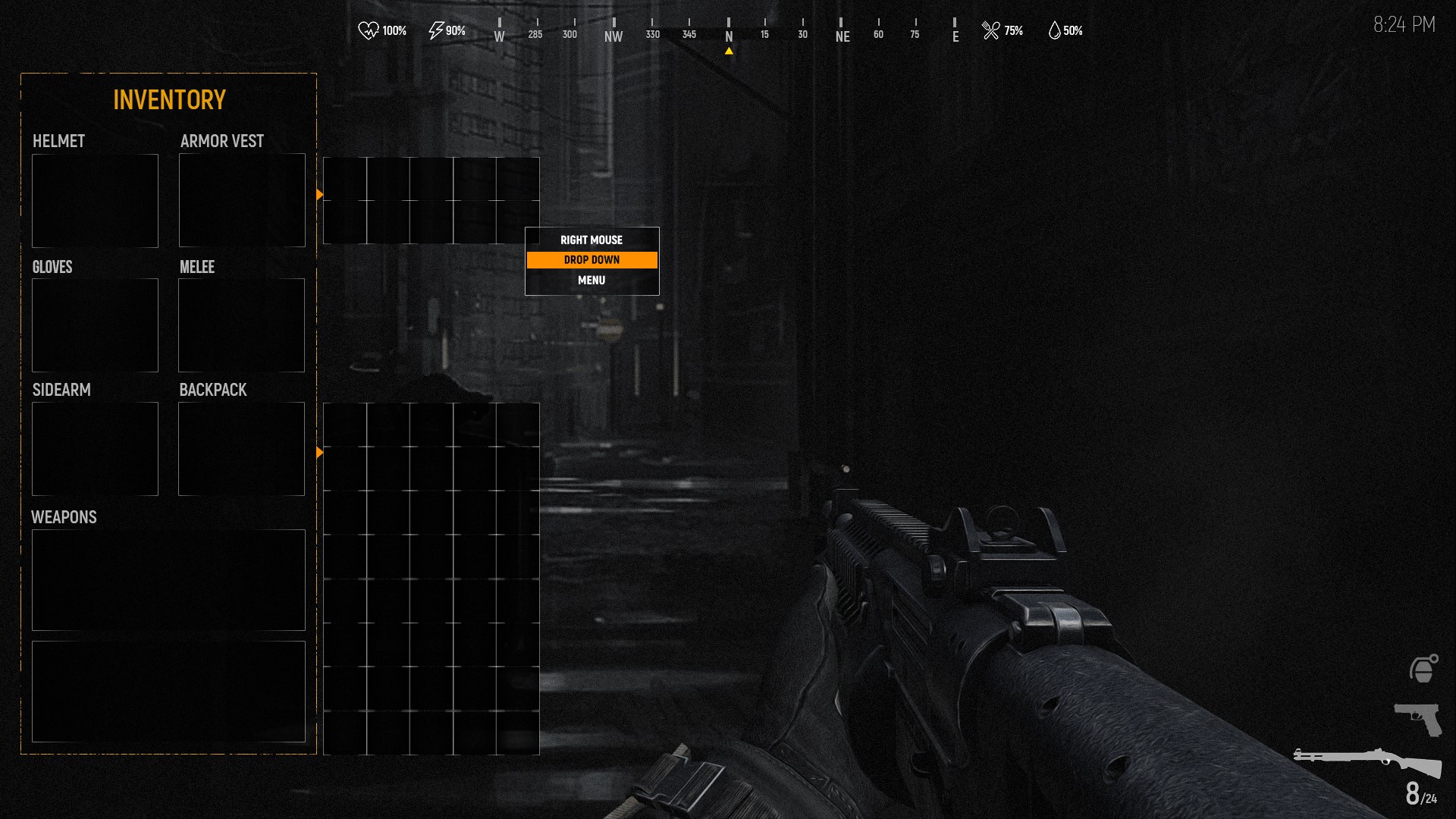Switch to the pistol weapon icon
Image resolution: width=1456 pixels, height=819 pixels.
point(1418,718)
